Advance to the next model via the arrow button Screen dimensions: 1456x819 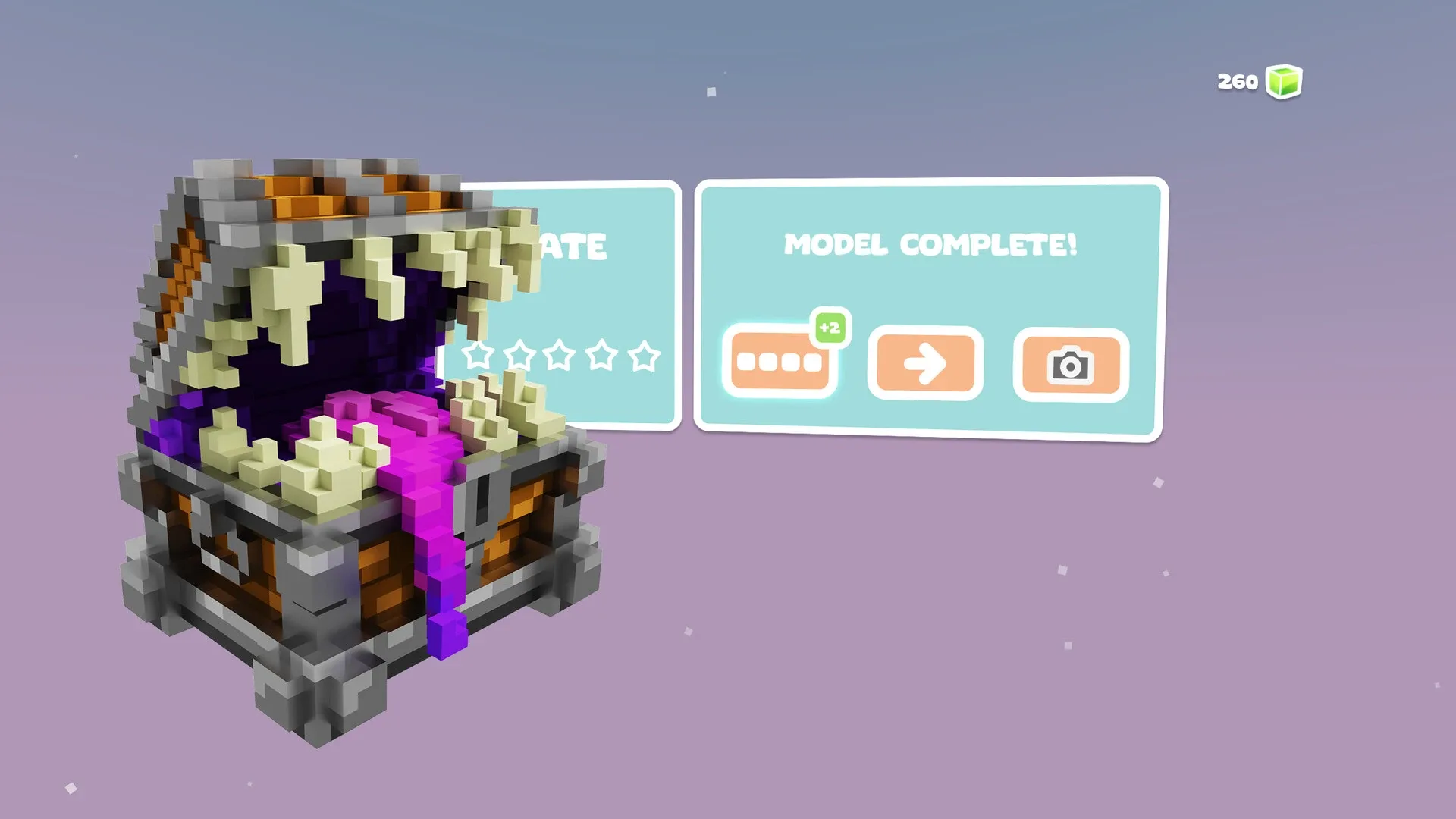[x=925, y=364]
